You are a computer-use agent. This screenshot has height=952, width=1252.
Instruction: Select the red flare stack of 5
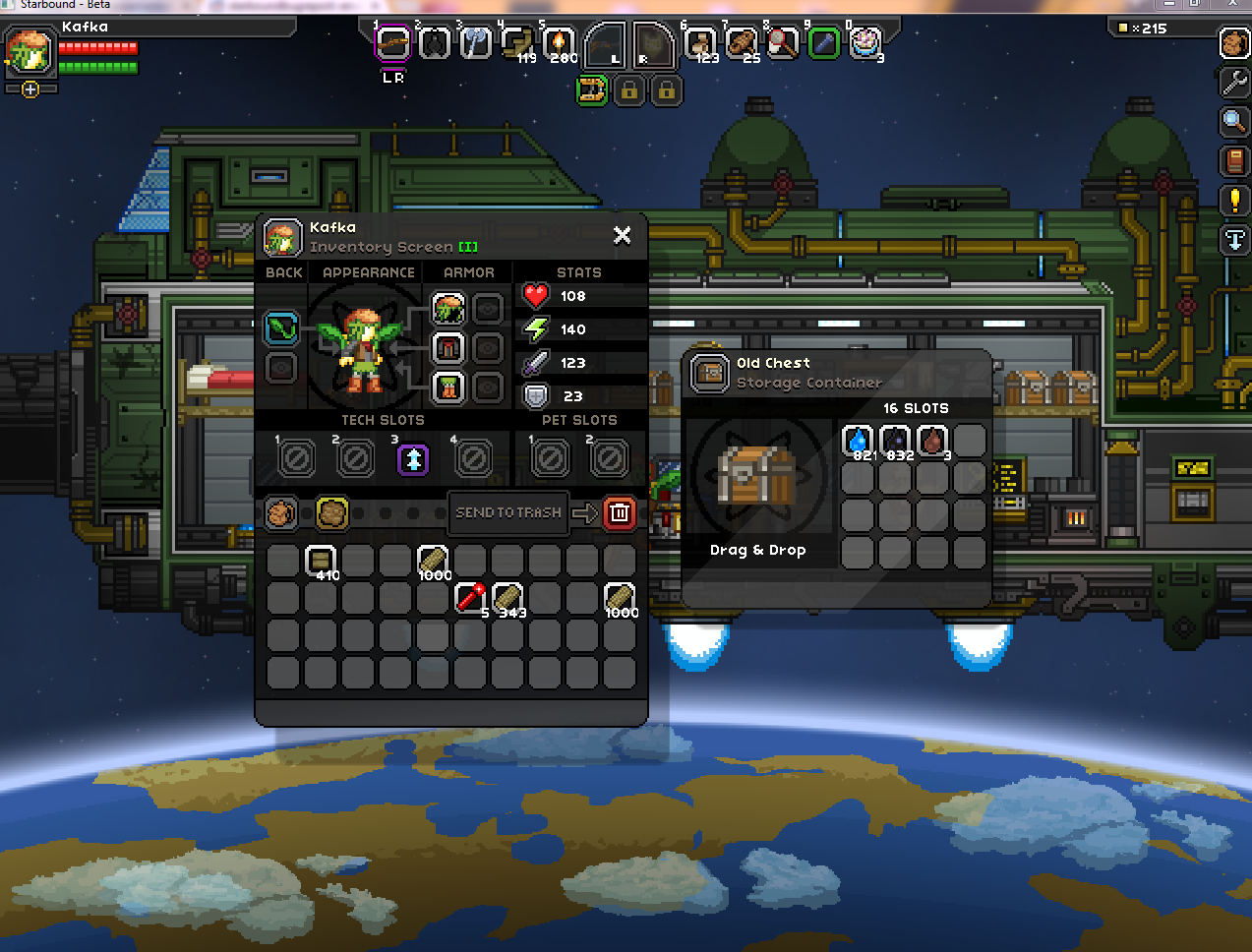pyautogui.click(x=471, y=597)
